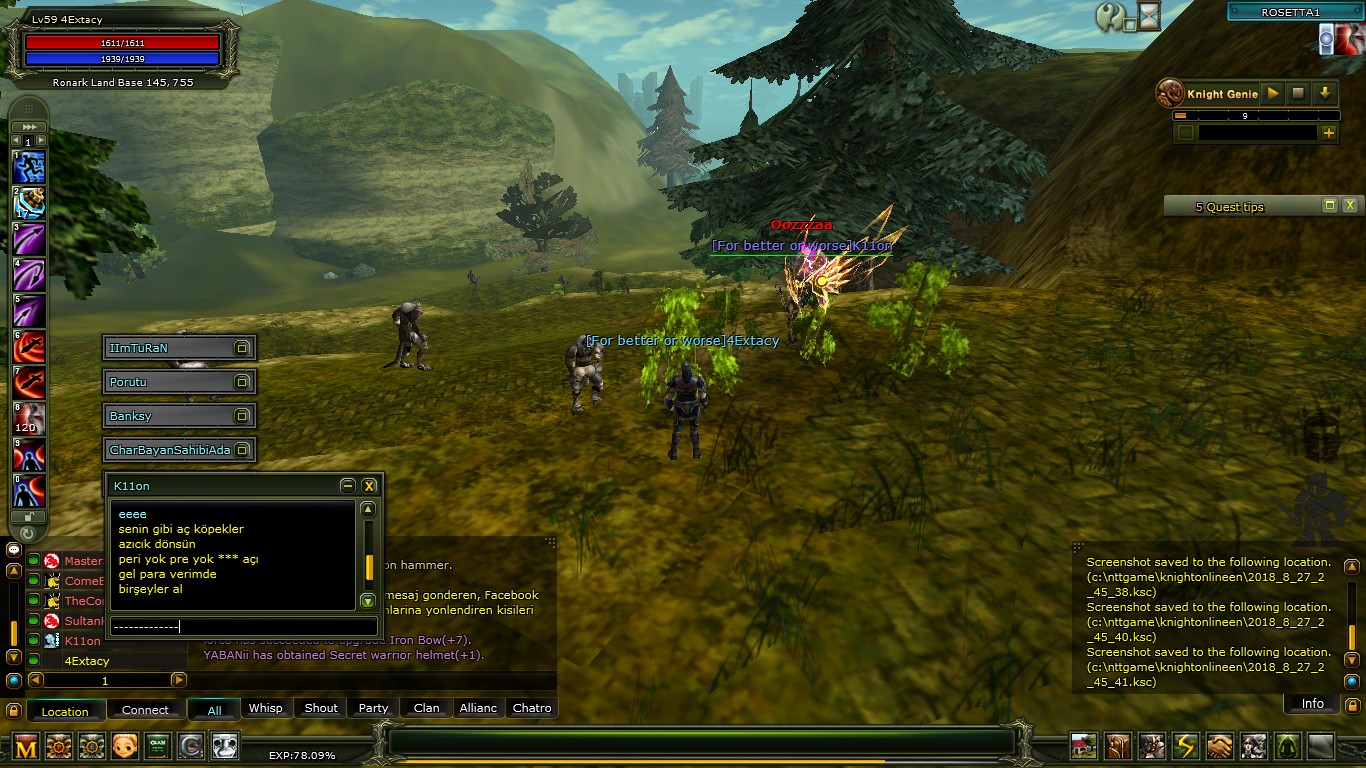Minimize the K11on private chat window
The image size is (1366, 768).
point(347,486)
